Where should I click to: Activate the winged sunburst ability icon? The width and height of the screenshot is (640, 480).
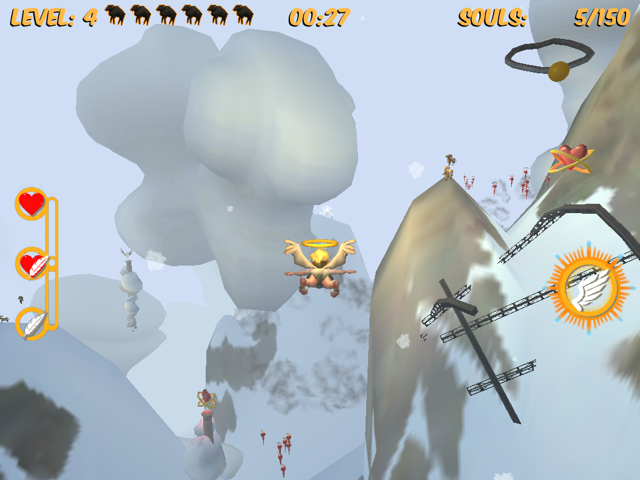[589, 287]
